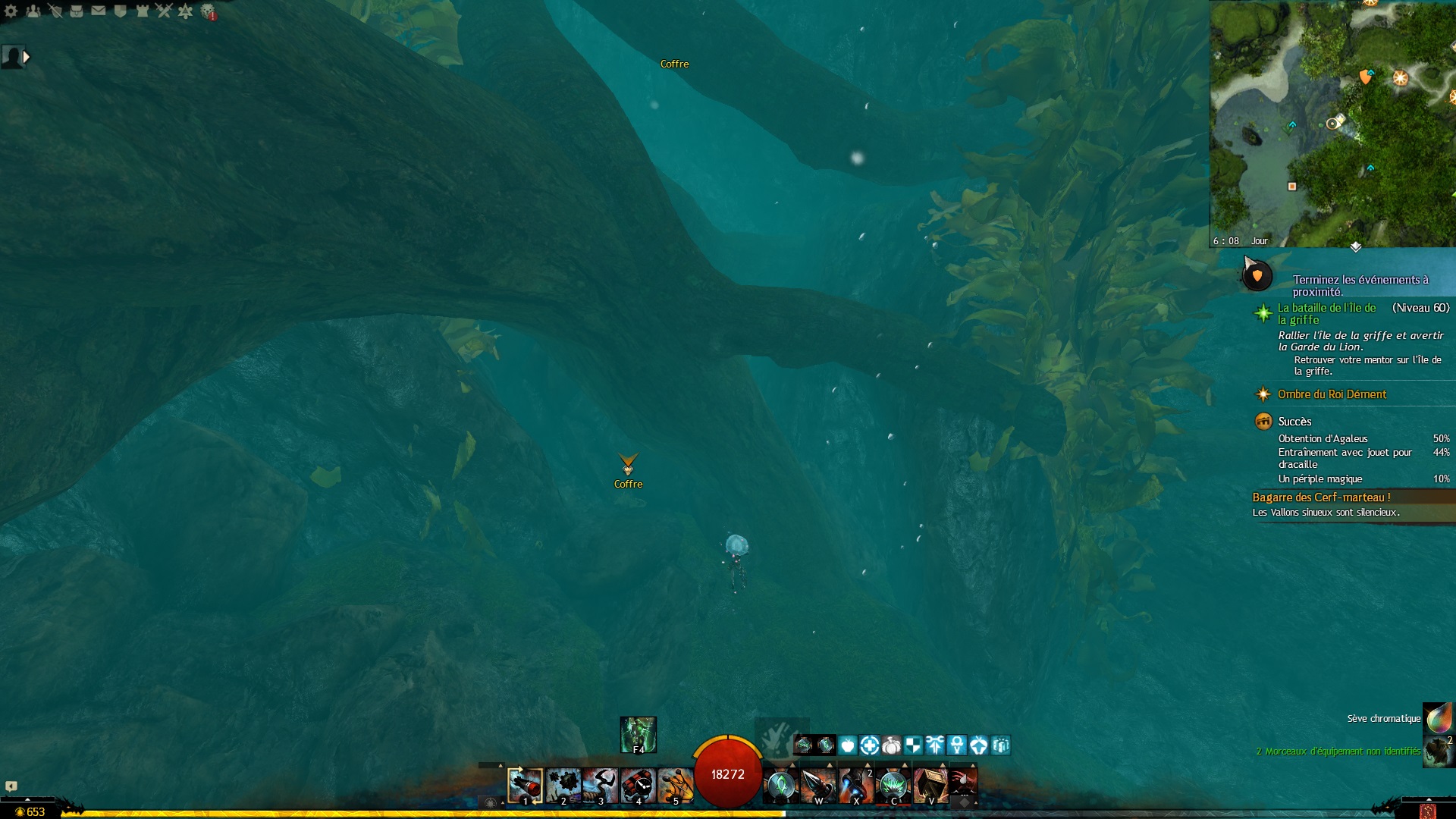Open the game menu gear icon
This screenshot has height=819, width=1456.
point(11,11)
